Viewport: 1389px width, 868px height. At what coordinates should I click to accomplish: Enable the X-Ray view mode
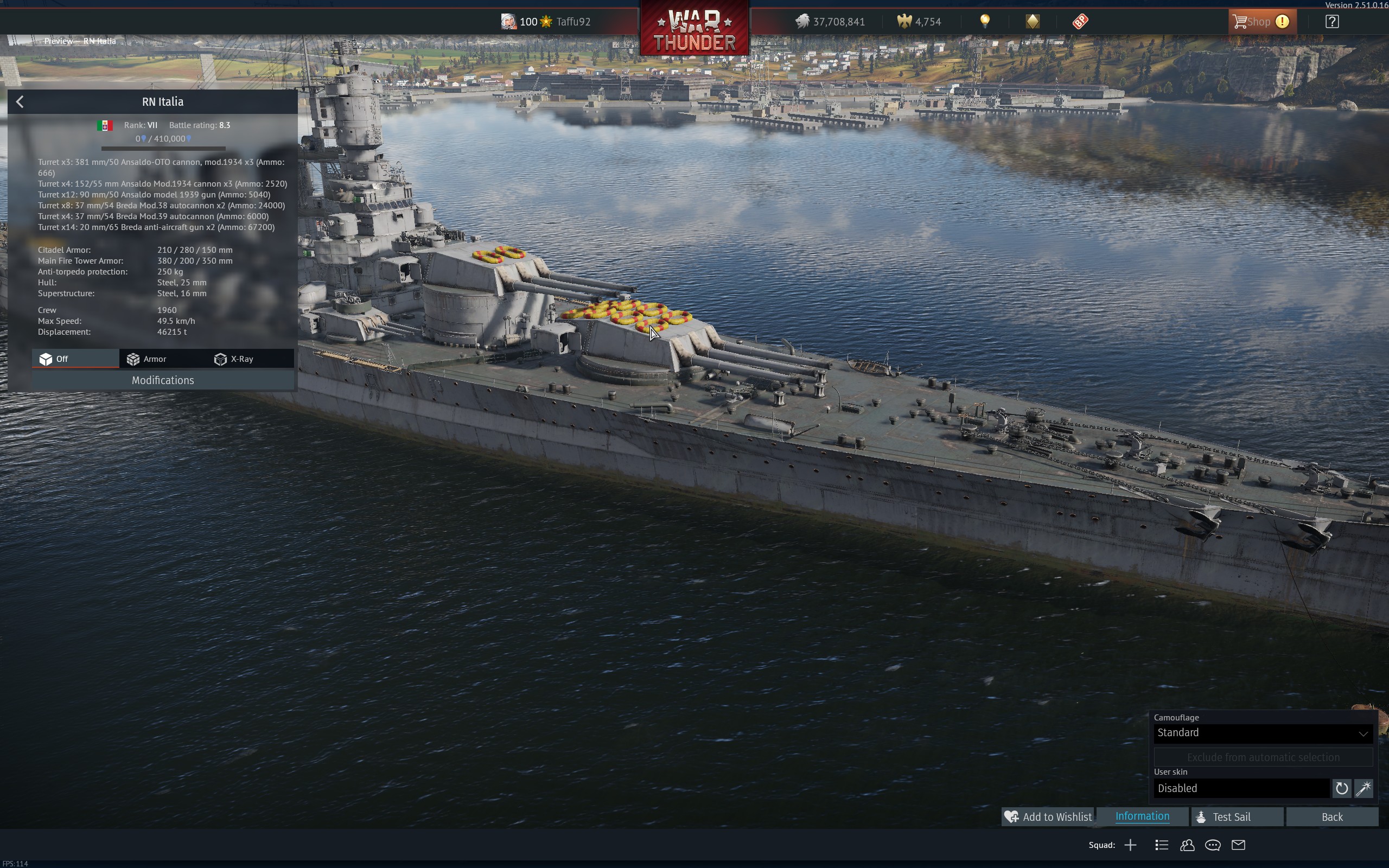(x=234, y=359)
